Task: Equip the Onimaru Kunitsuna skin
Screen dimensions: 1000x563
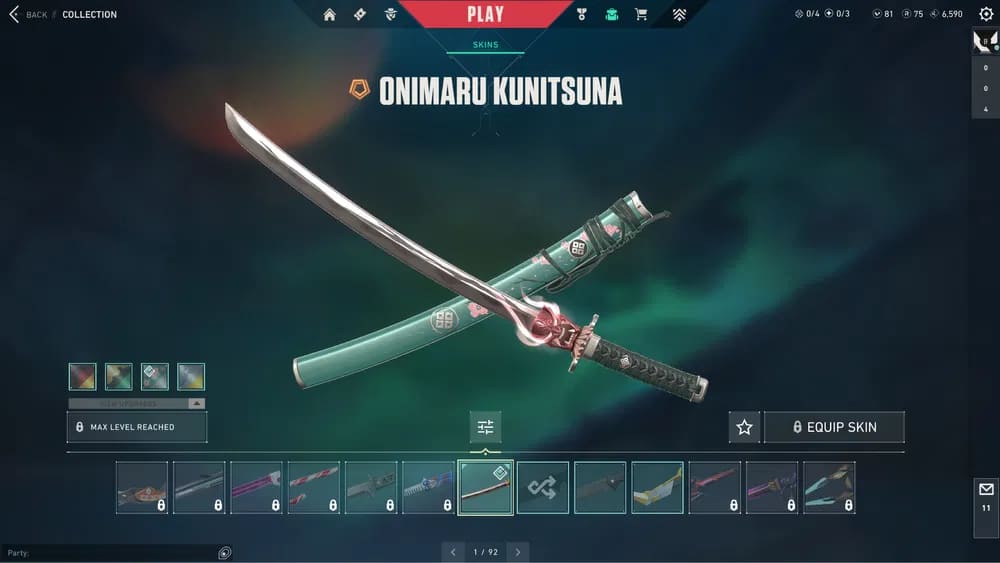Action: coord(834,427)
